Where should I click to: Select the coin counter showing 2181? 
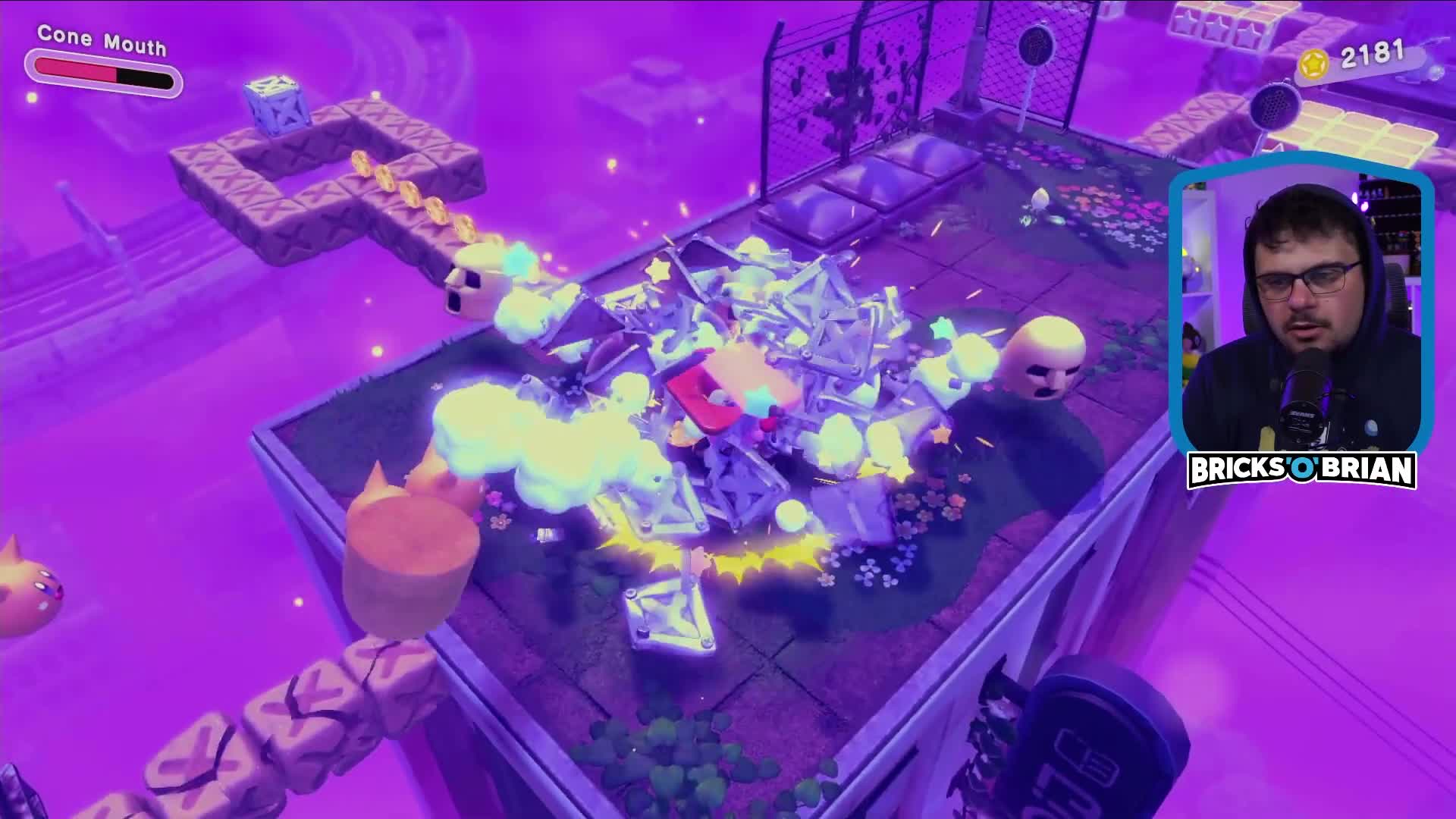point(1373,53)
